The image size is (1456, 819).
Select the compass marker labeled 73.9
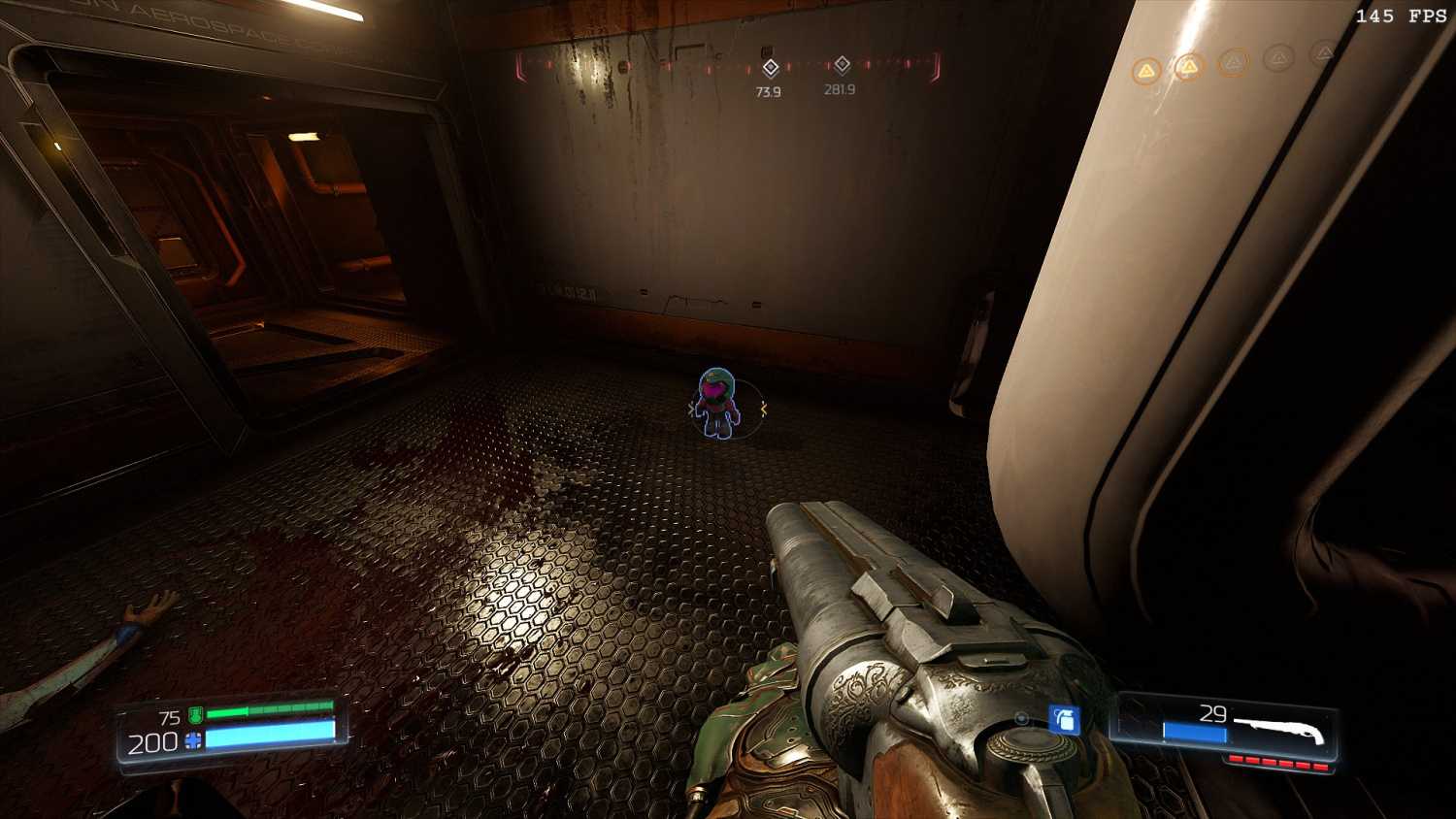click(x=770, y=68)
